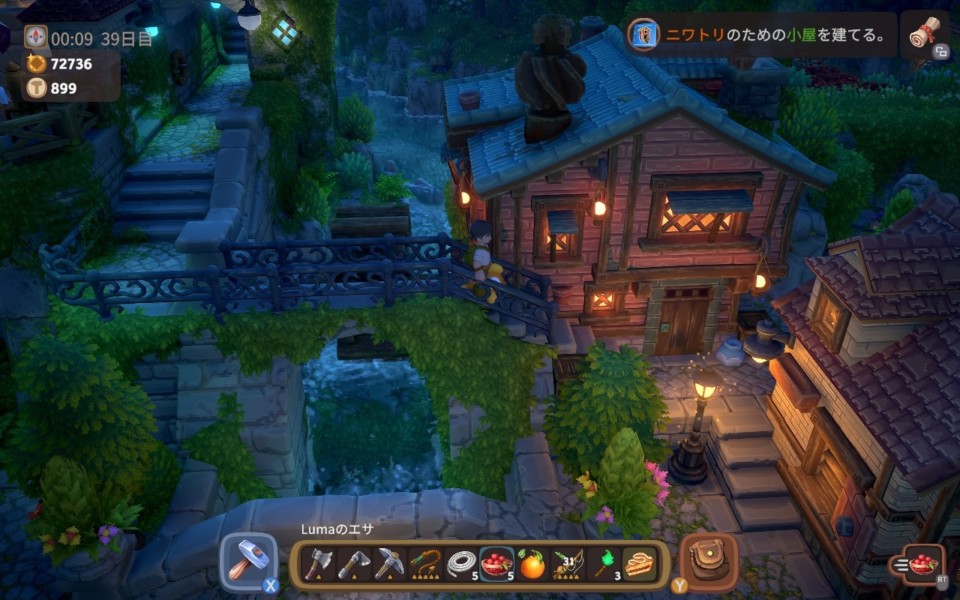Select the axe in the hotbar
Screen dimensions: 960x600
(x=318, y=565)
